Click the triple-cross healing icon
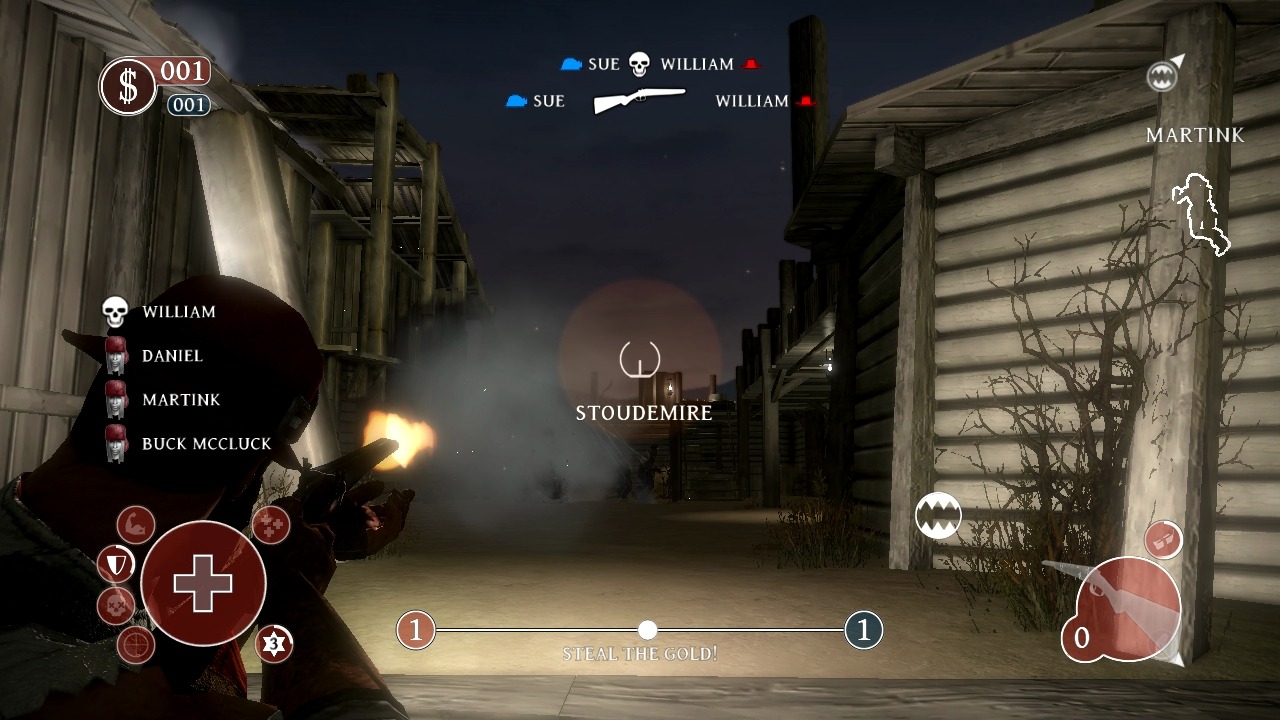Screen dimensions: 1280x720 point(270,524)
